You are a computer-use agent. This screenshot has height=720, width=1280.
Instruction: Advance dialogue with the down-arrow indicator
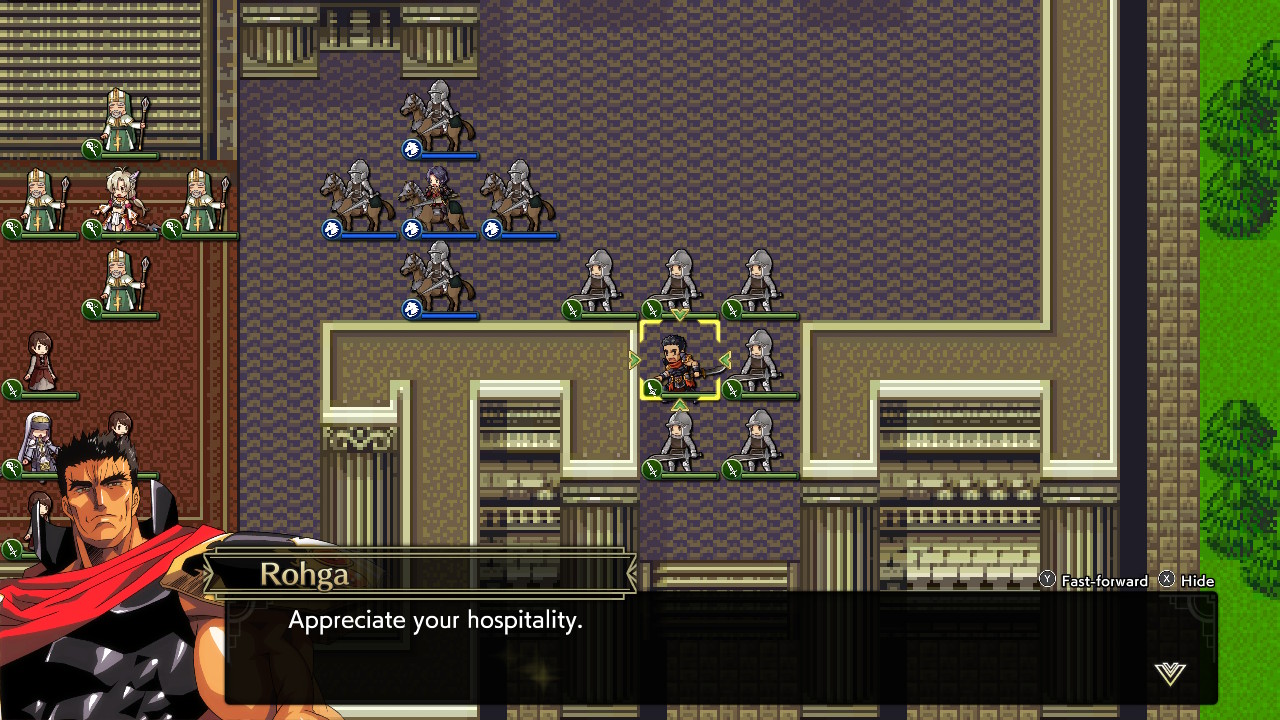1169,673
